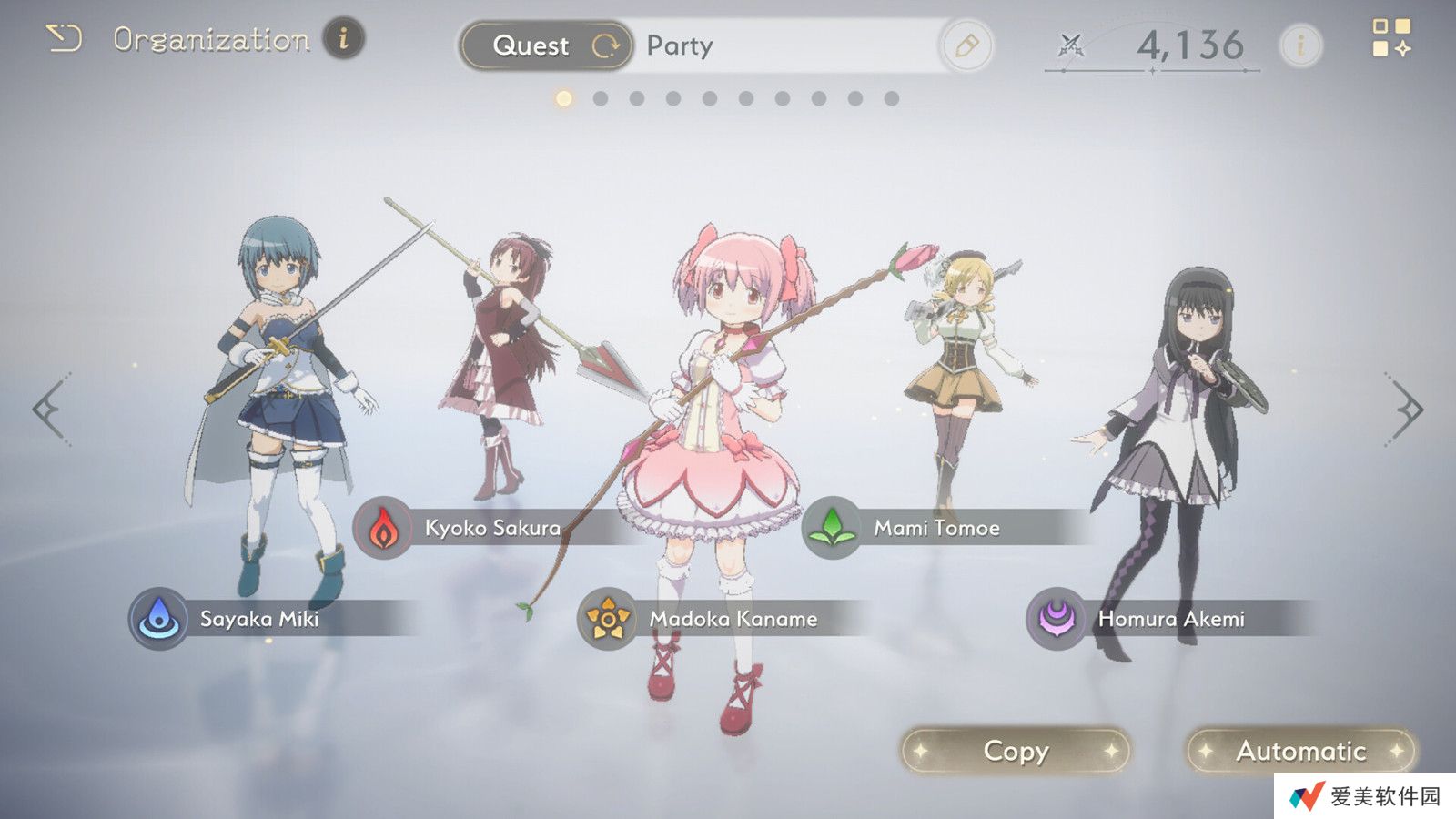
Task: Choose Madoka Kaname's party slot
Action: [x=732, y=619]
